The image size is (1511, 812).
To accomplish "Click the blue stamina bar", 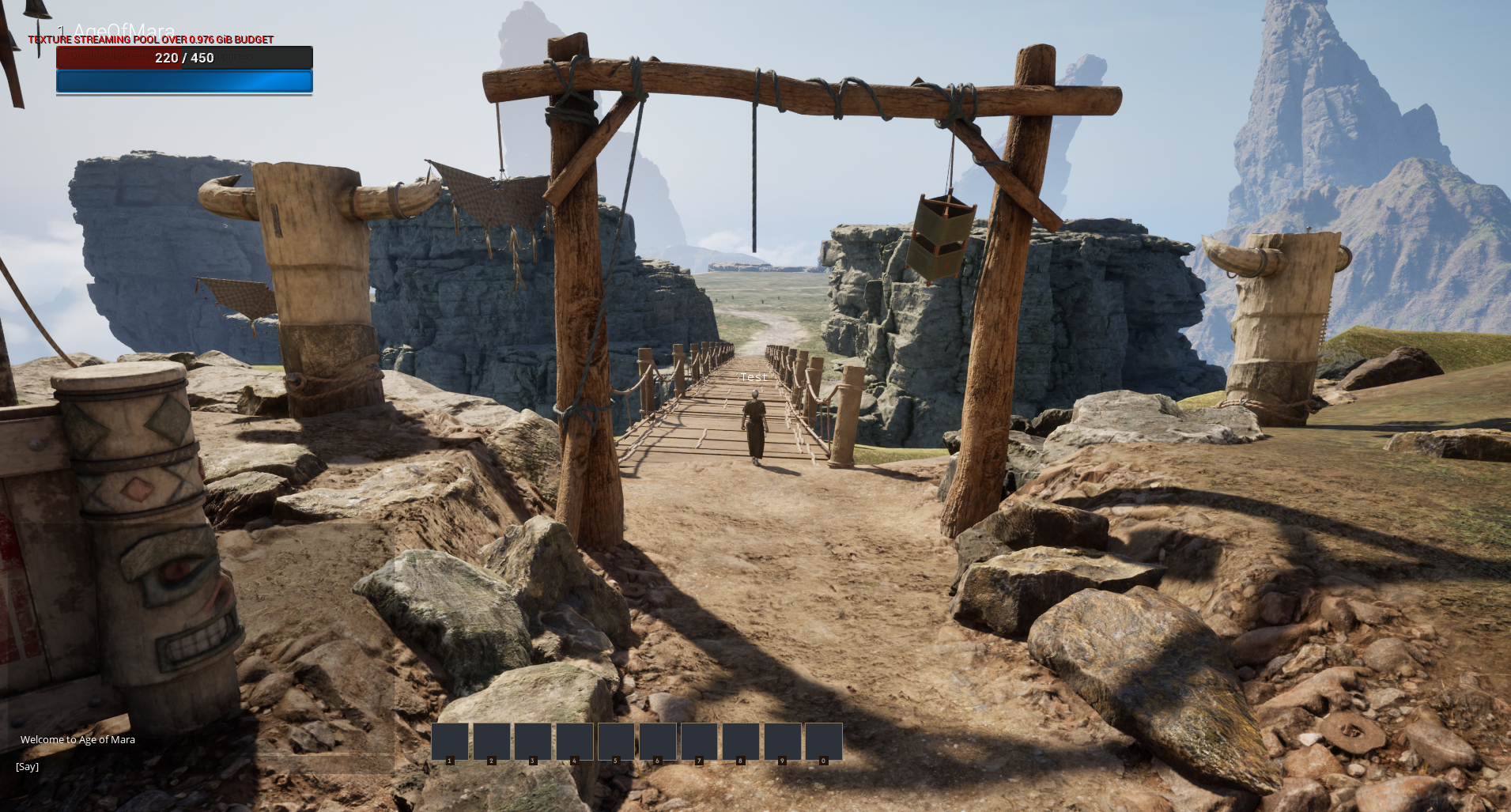I will [183, 81].
